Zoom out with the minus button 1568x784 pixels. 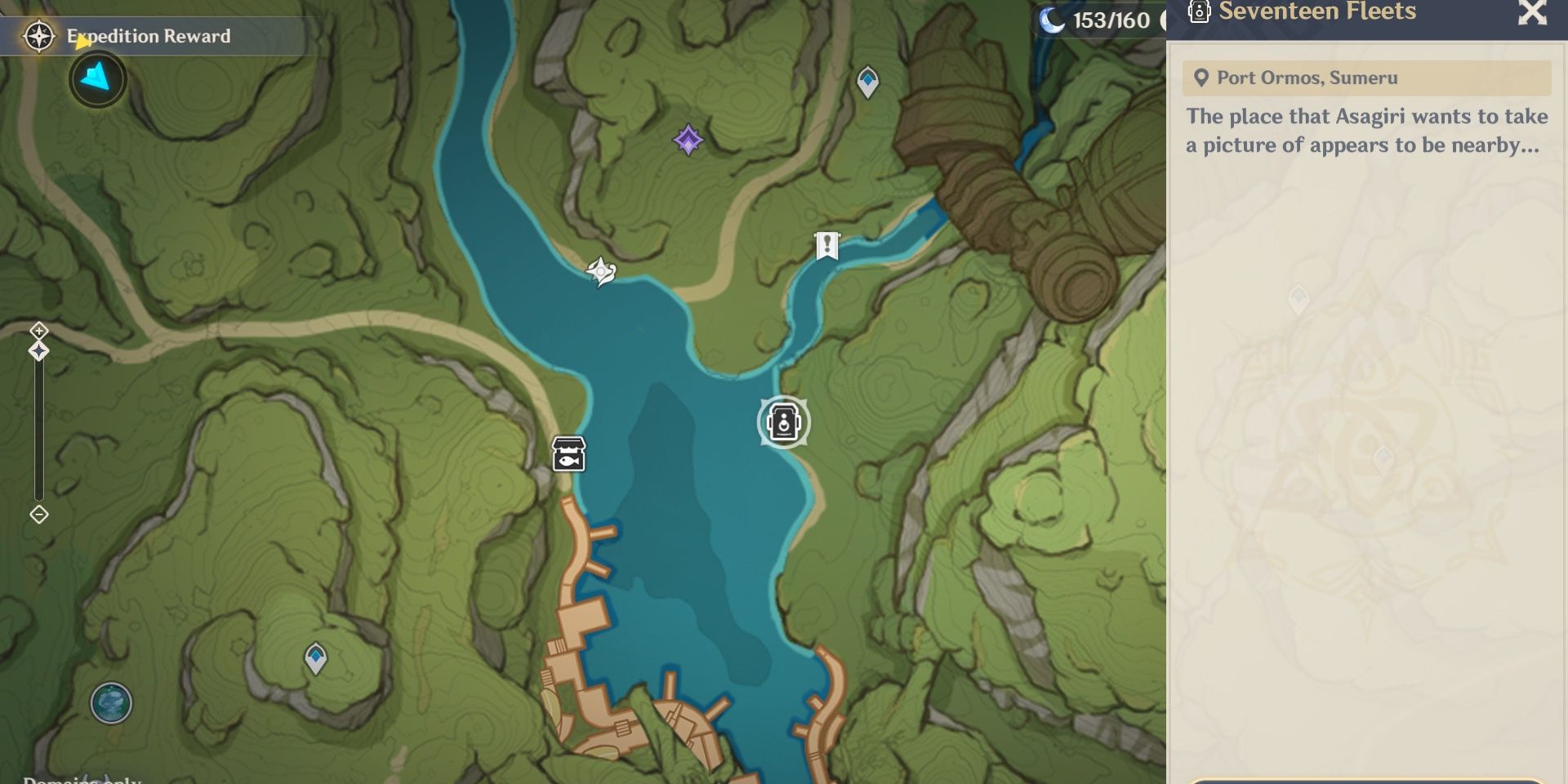pyautogui.click(x=39, y=514)
